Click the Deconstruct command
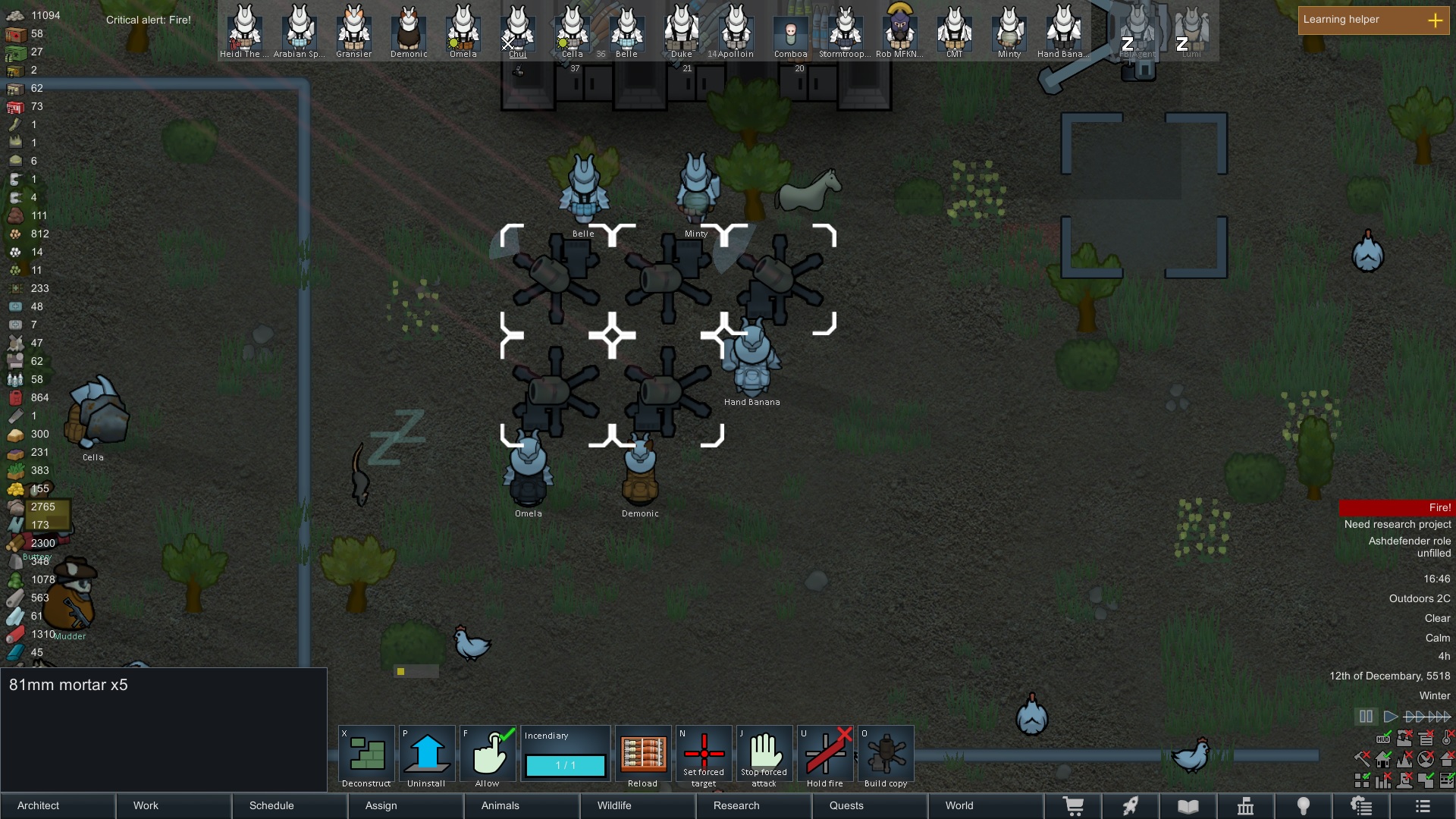 366,755
